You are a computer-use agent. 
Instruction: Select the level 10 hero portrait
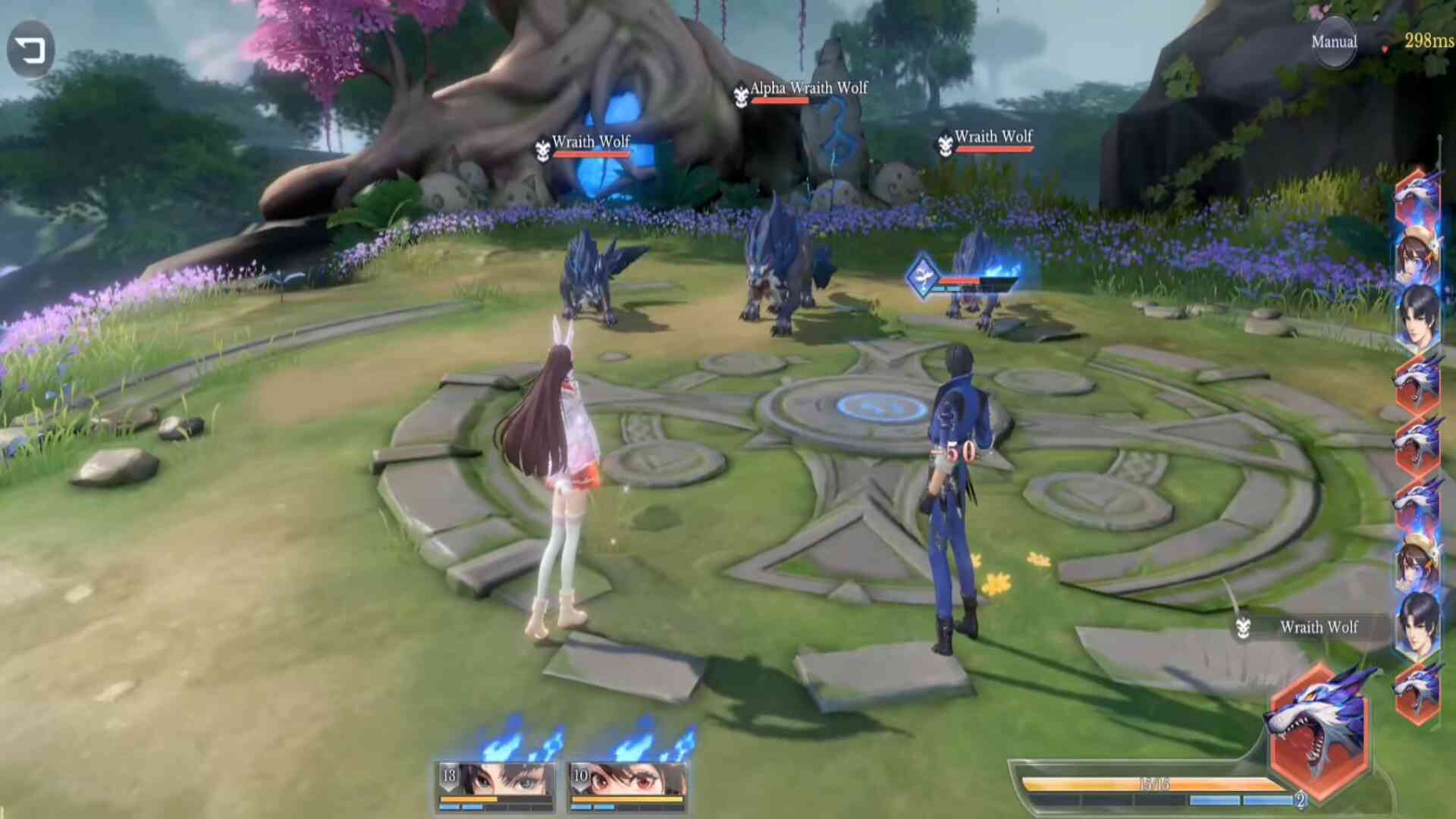pyautogui.click(x=628, y=785)
